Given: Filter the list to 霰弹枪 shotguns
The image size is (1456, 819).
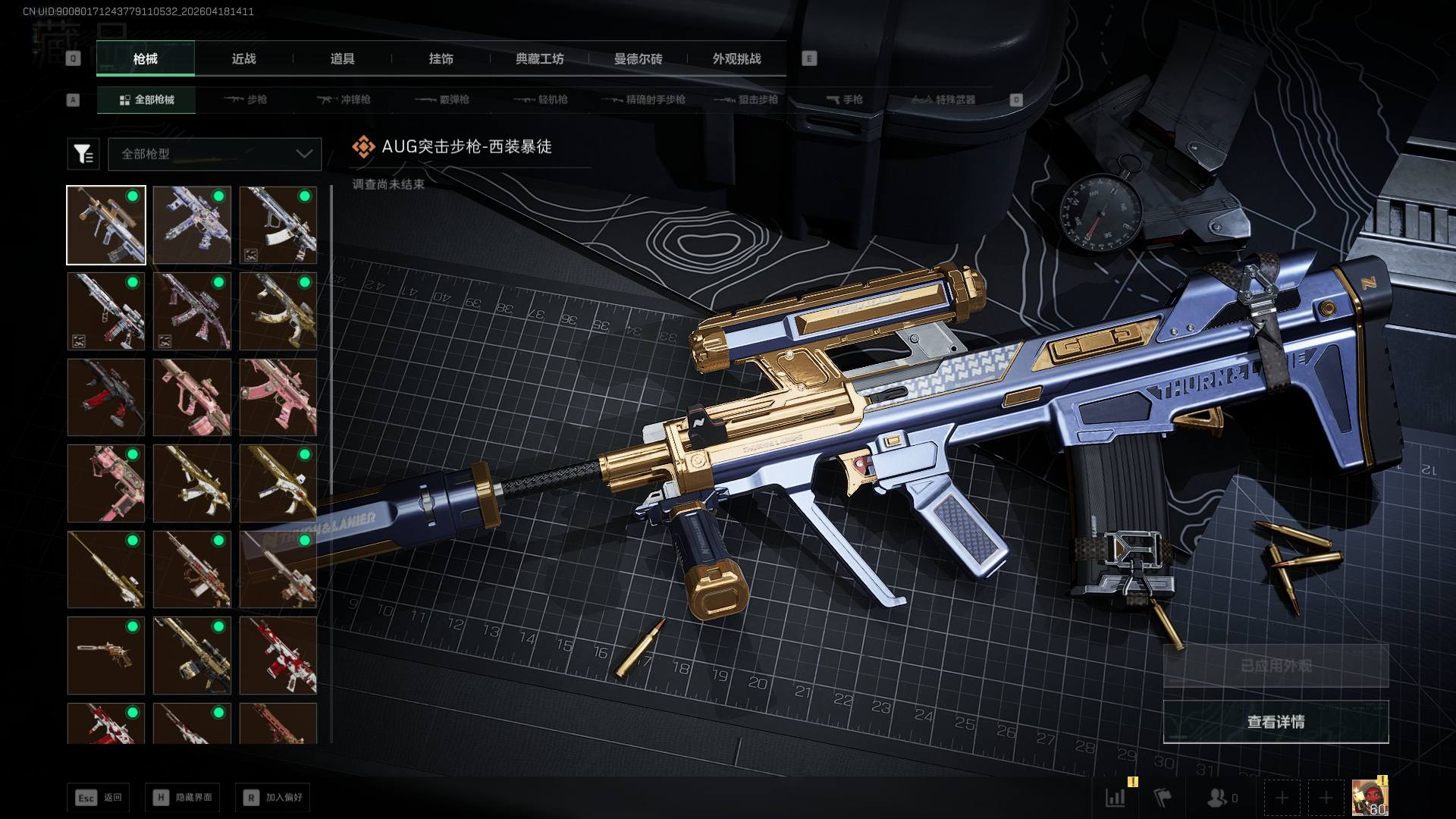Looking at the screenshot, I should (x=442, y=99).
